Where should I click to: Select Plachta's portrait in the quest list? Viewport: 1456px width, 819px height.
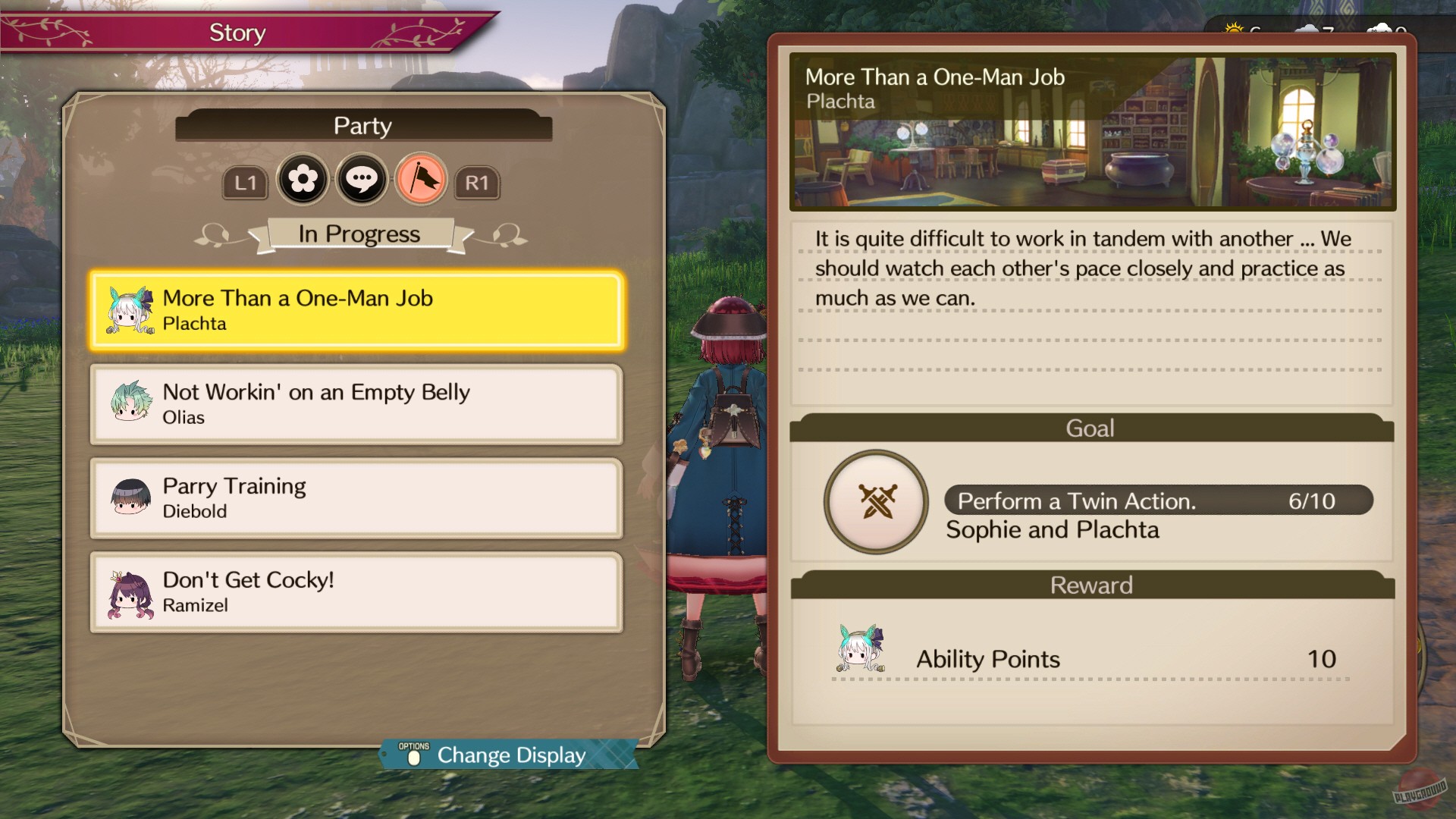131,311
